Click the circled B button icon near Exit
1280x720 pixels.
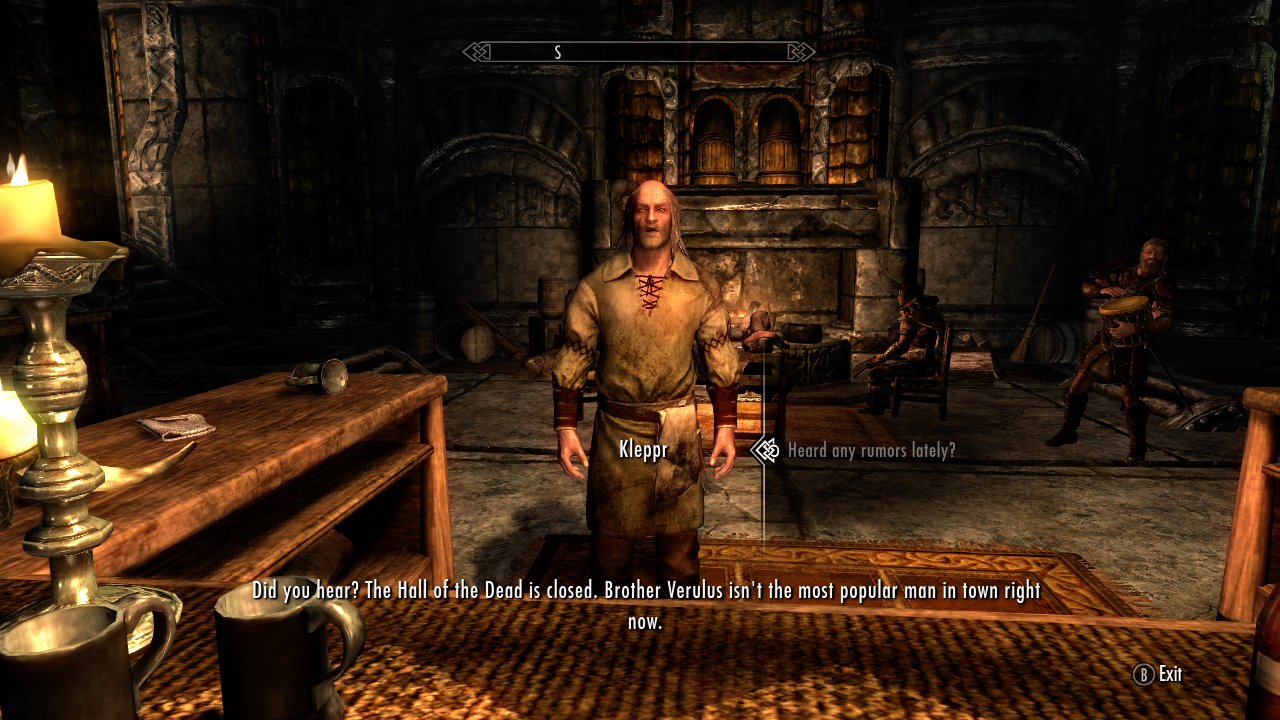1143,675
